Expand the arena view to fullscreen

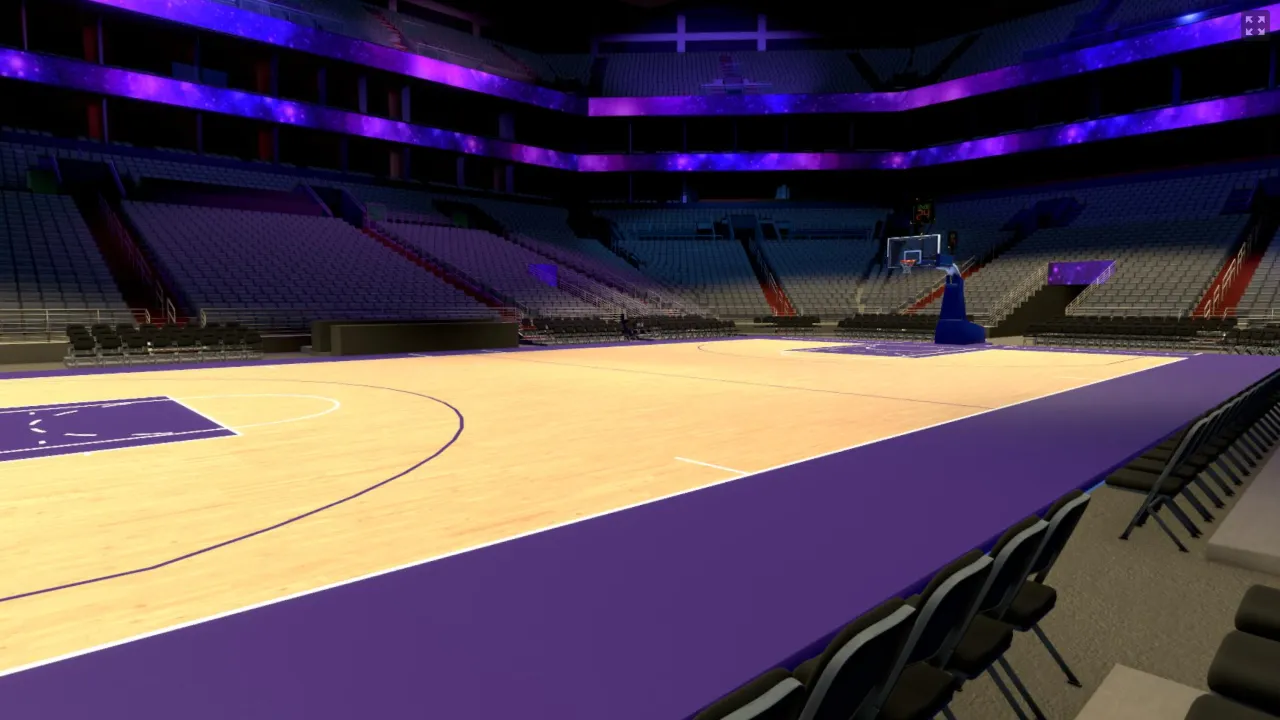pyautogui.click(x=1254, y=25)
